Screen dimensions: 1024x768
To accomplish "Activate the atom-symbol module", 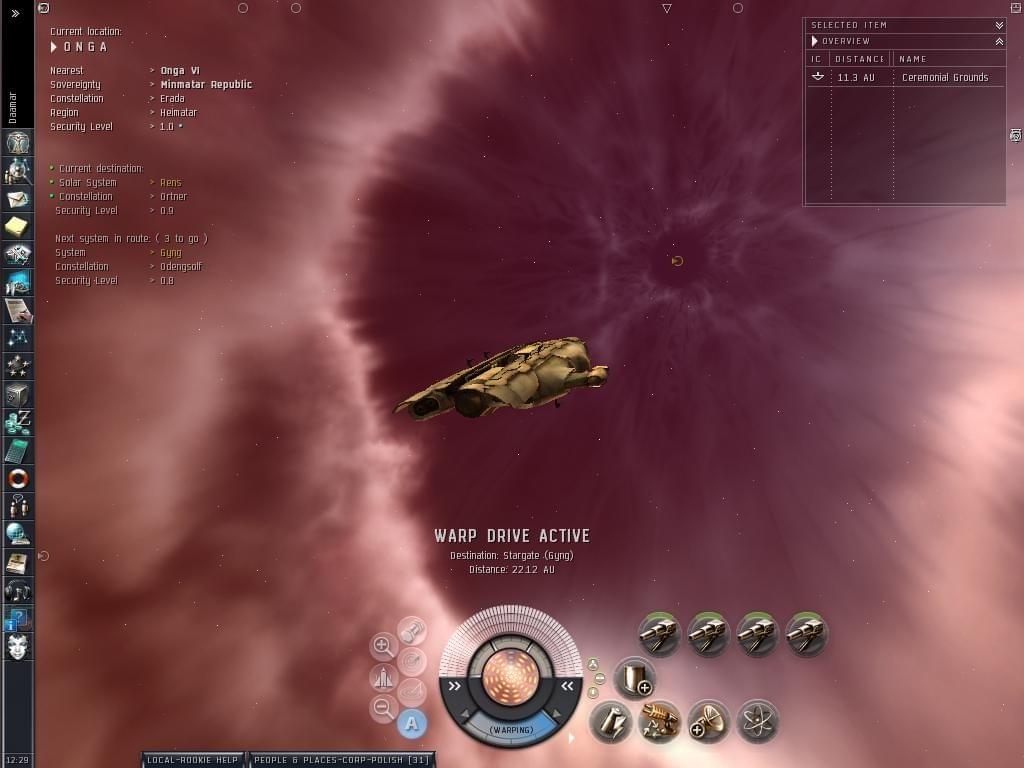I will tap(757, 721).
